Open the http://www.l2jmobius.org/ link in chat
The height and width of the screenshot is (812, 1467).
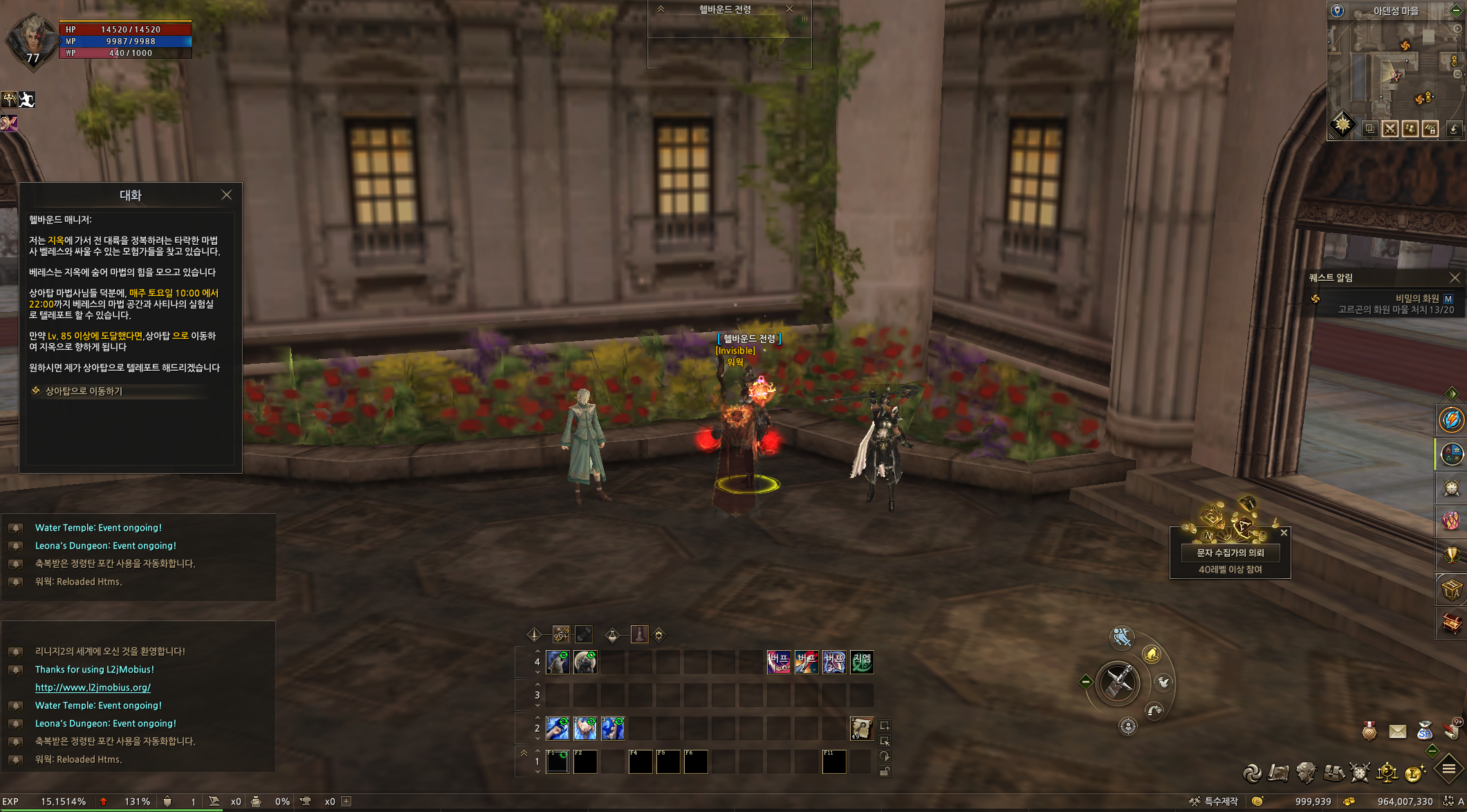(x=93, y=688)
